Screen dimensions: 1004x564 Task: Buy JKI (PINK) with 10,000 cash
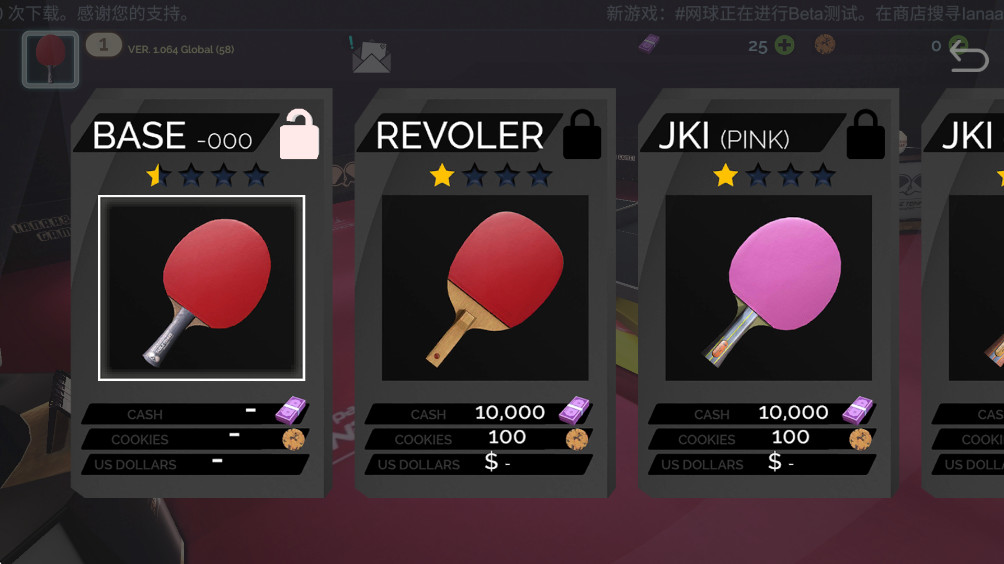point(762,413)
